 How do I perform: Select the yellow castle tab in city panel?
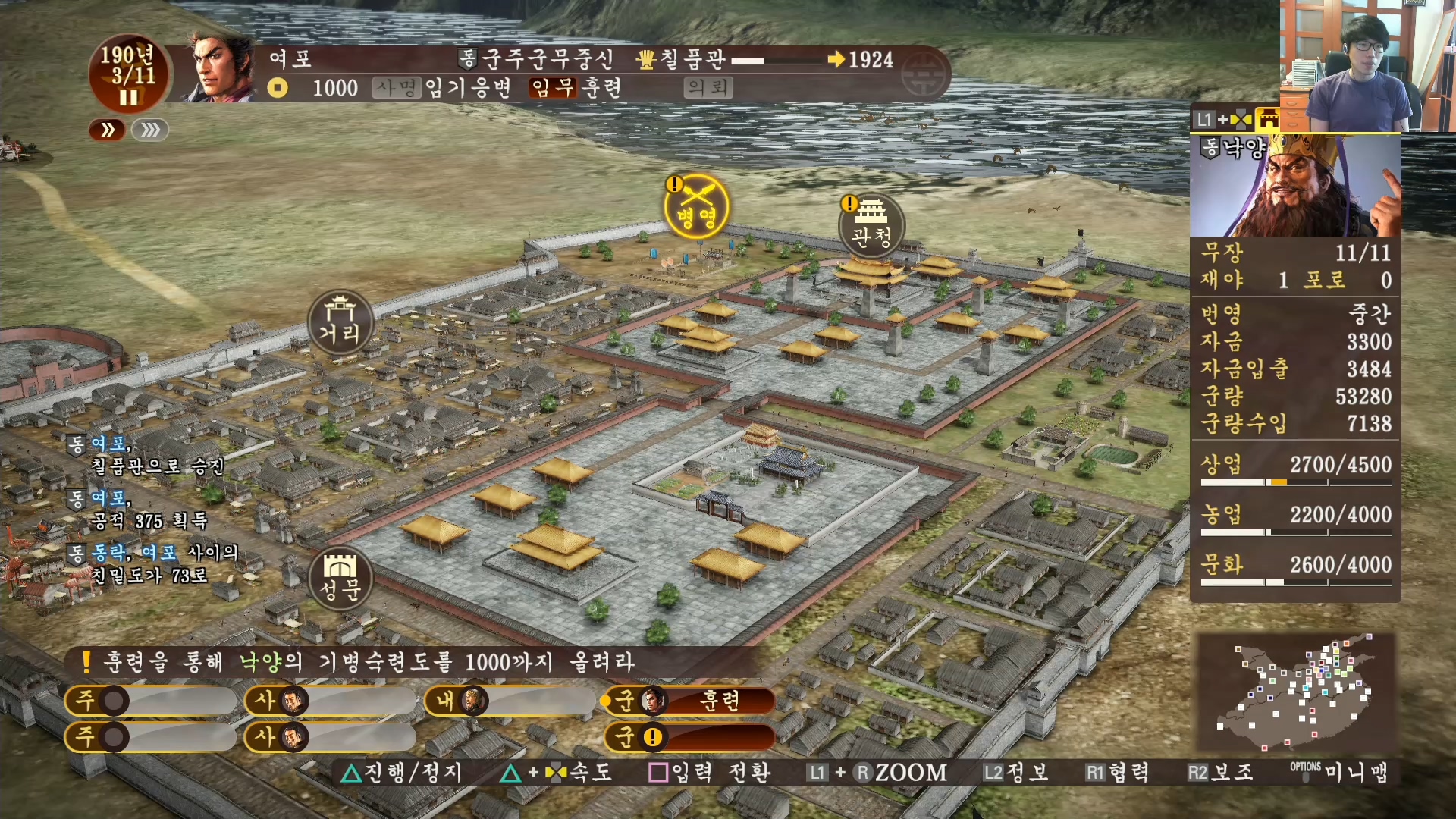[1267, 119]
